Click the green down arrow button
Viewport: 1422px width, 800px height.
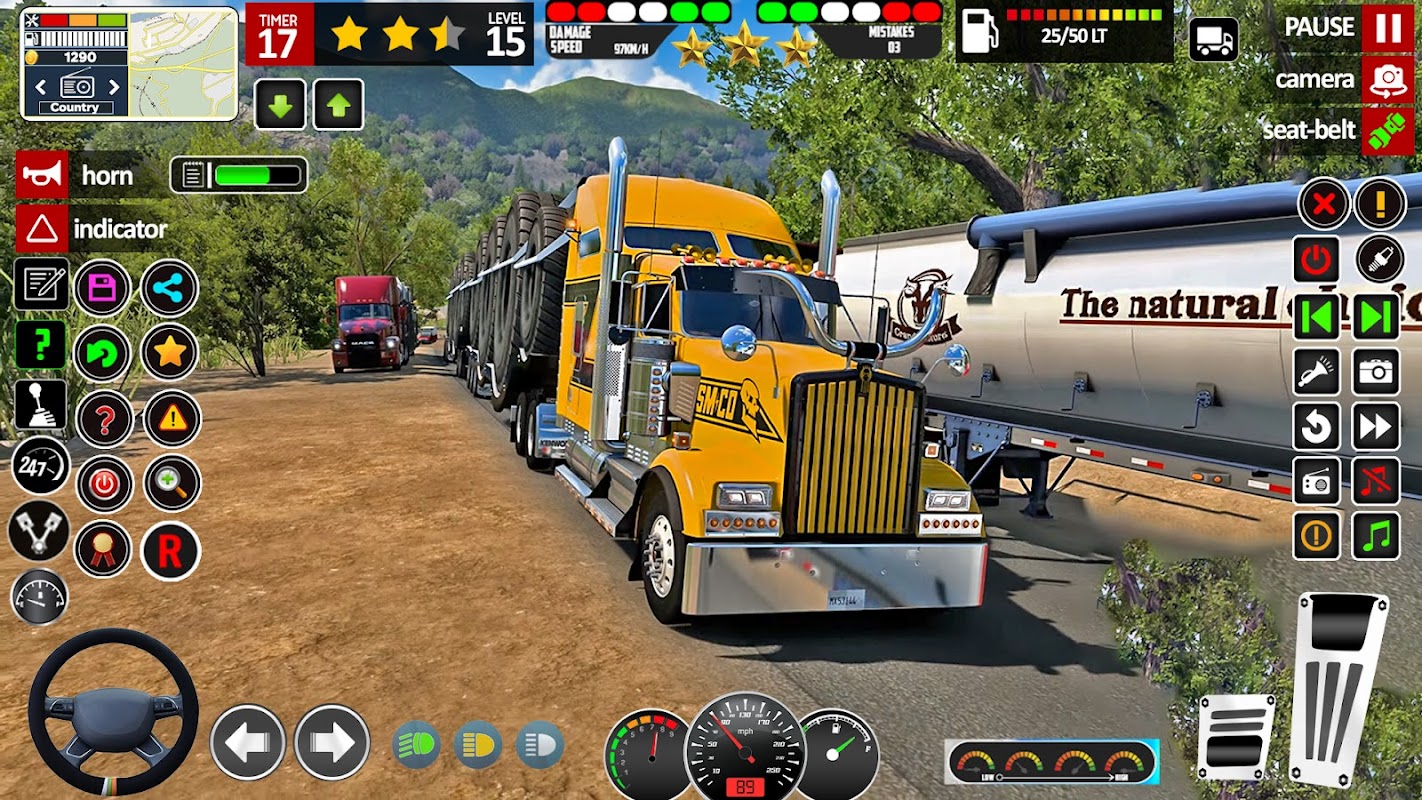click(x=280, y=105)
